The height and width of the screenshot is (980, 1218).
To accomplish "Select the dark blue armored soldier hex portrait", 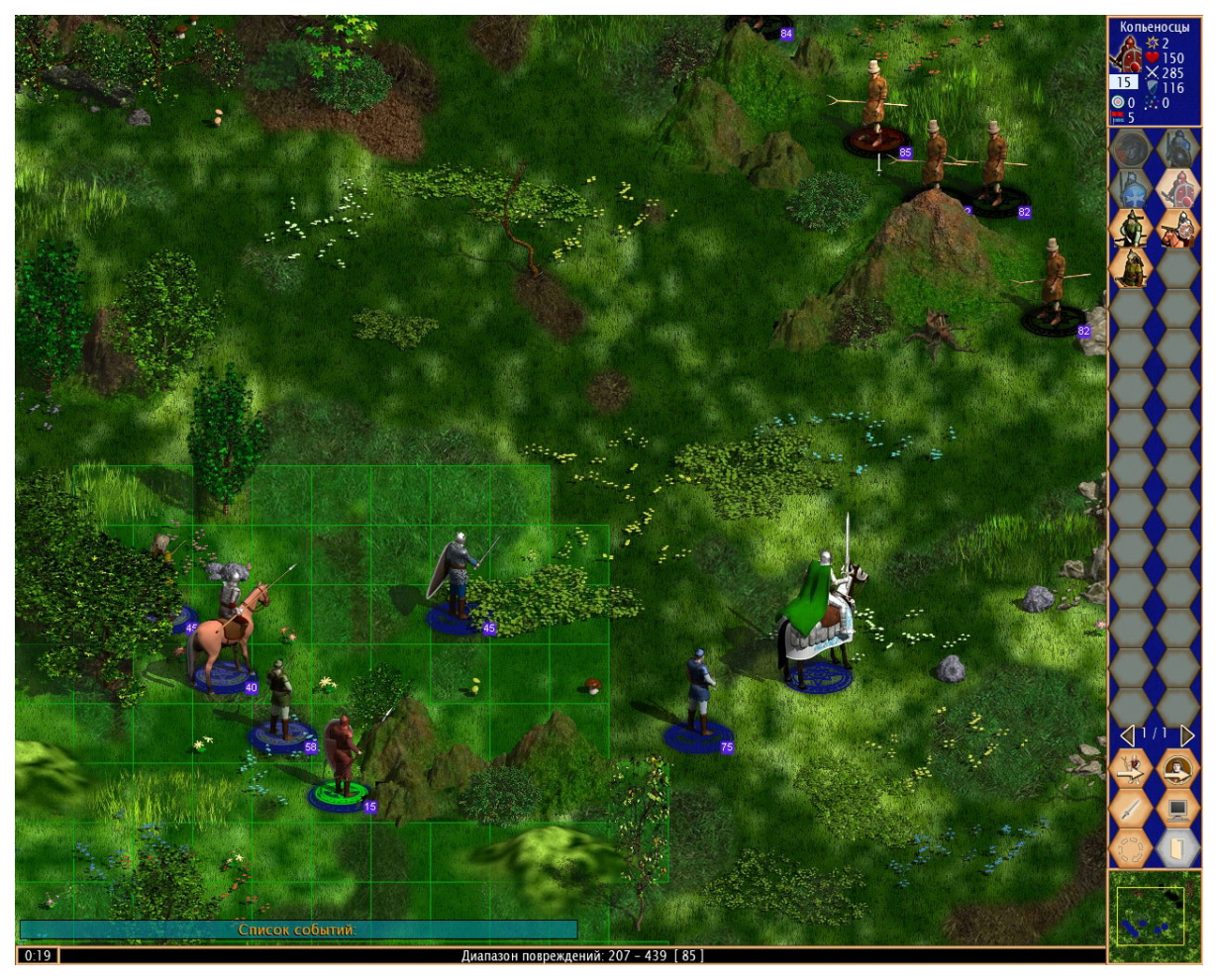I will 1177,149.
